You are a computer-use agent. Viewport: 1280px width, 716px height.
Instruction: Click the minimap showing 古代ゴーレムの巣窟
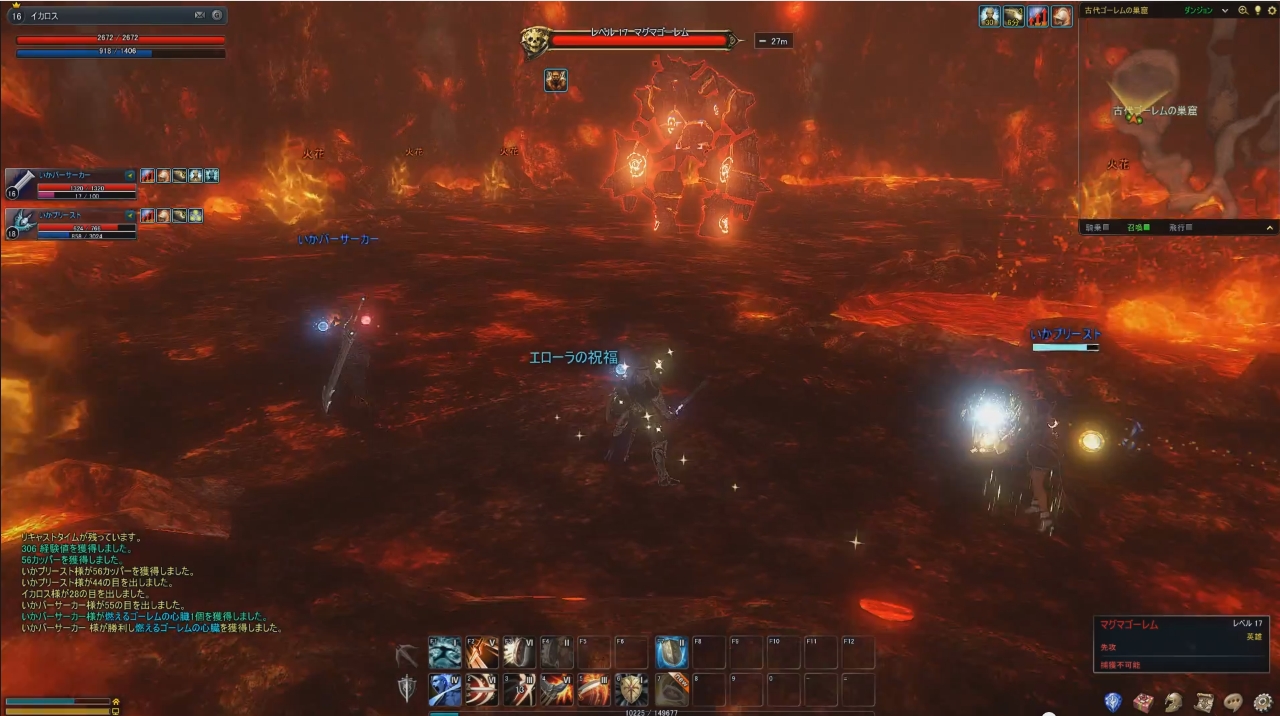pos(1178,120)
